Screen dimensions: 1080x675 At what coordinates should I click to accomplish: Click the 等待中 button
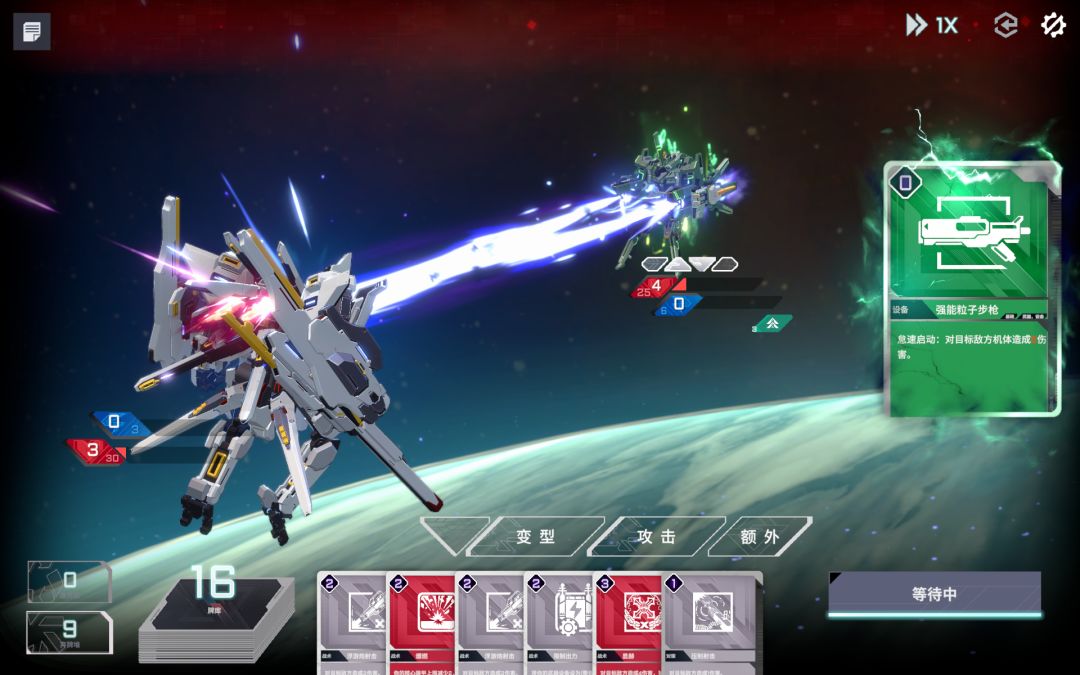pyautogui.click(x=934, y=594)
